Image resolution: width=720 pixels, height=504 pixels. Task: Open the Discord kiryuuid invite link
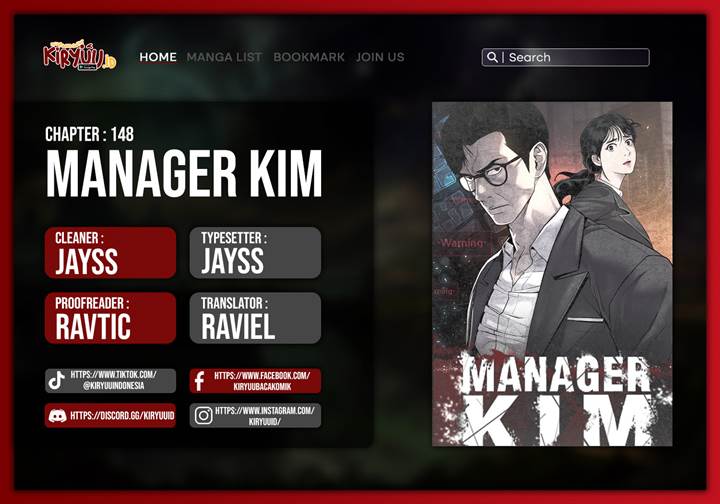click(x=110, y=415)
